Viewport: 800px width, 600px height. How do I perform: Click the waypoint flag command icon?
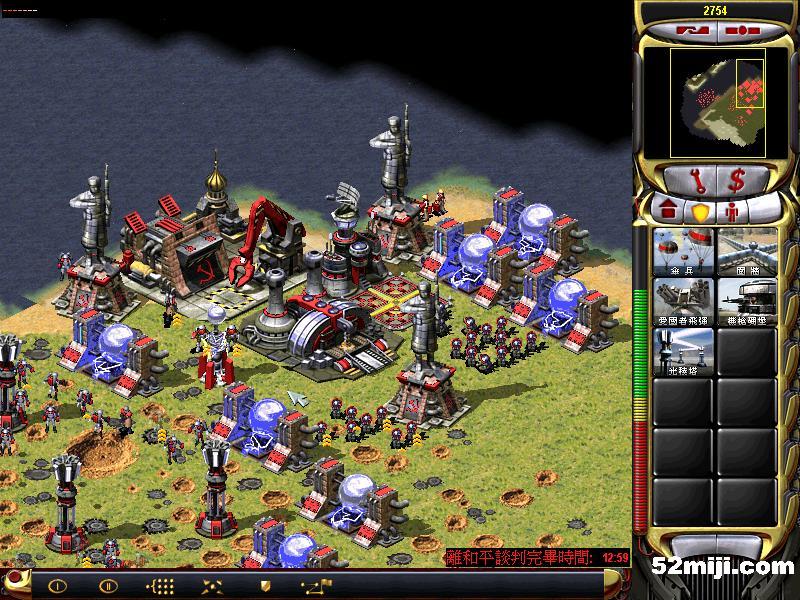[x=319, y=585]
